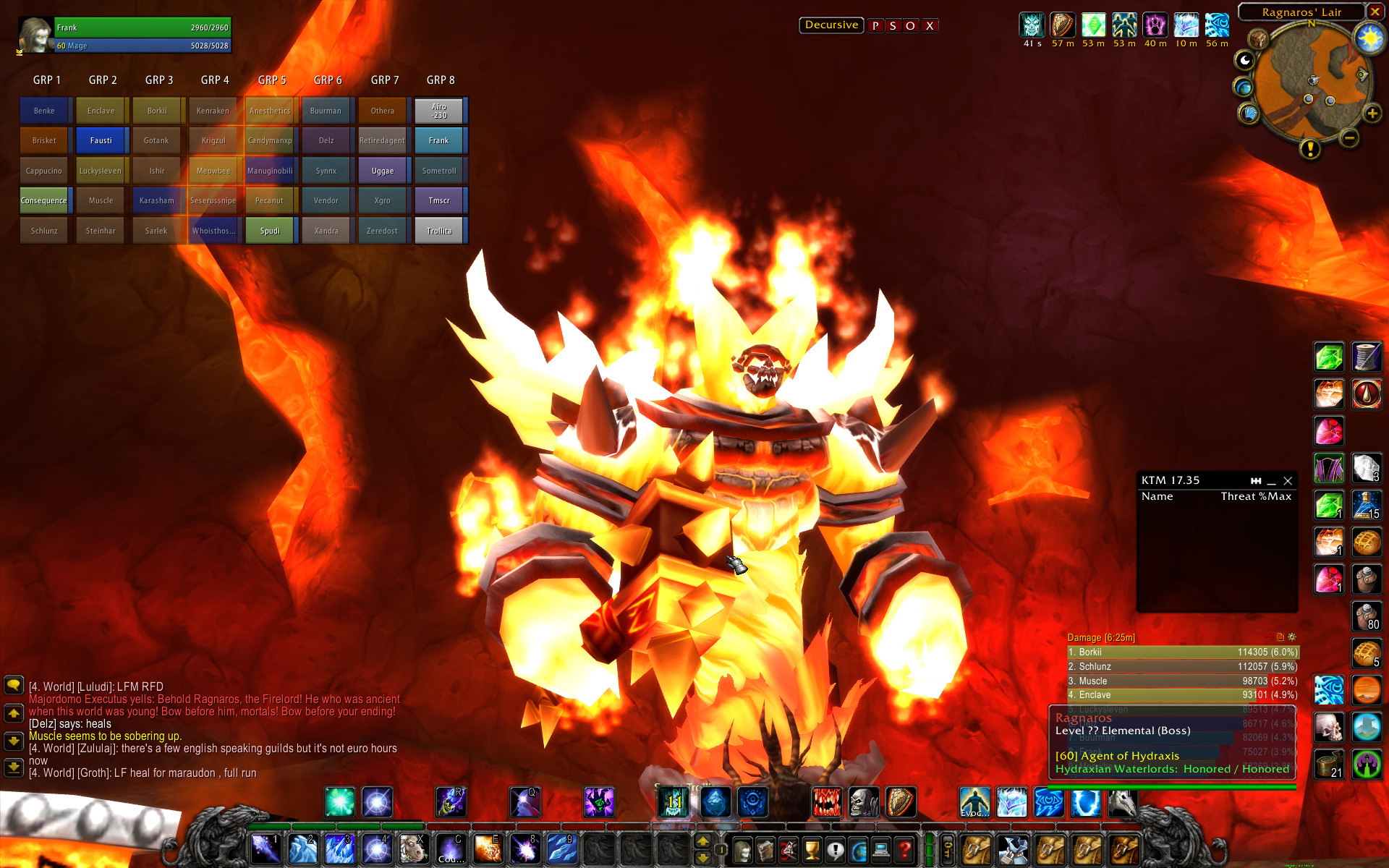Activate the fire spell bound to E

pyautogui.click(x=488, y=848)
